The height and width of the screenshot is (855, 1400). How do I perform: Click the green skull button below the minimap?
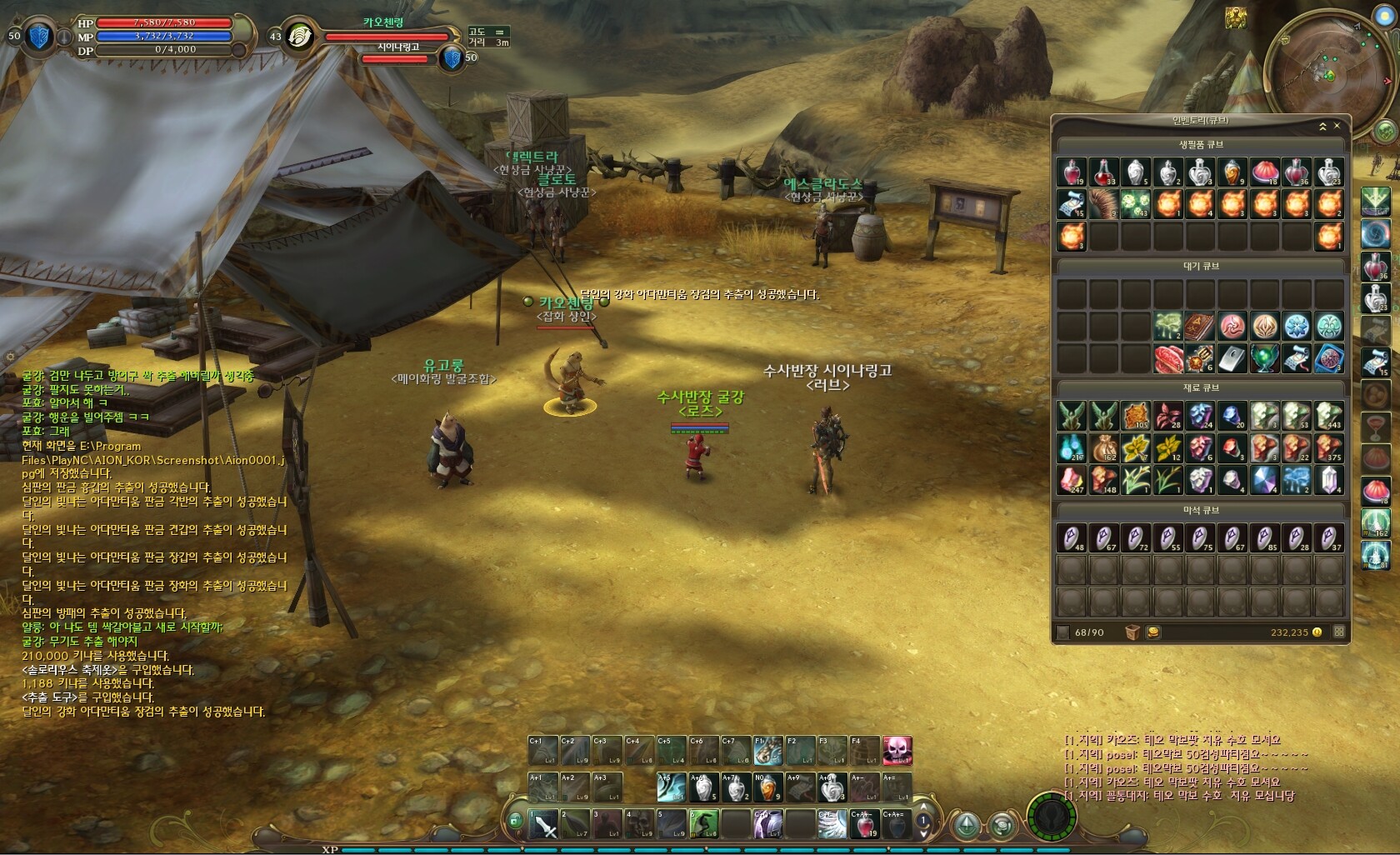tap(1384, 132)
